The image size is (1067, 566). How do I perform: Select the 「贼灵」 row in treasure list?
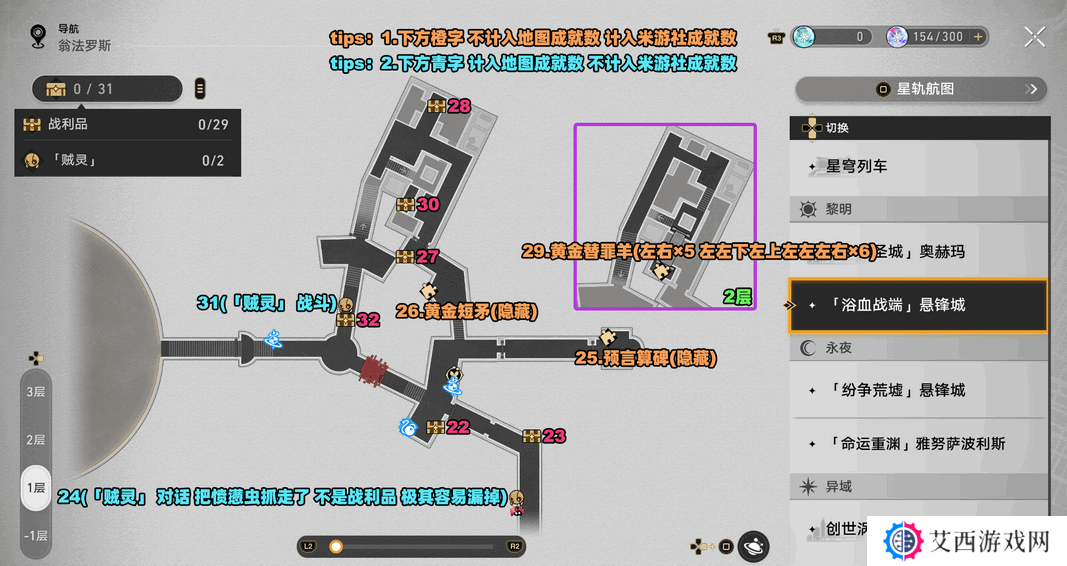click(x=127, y=160)
